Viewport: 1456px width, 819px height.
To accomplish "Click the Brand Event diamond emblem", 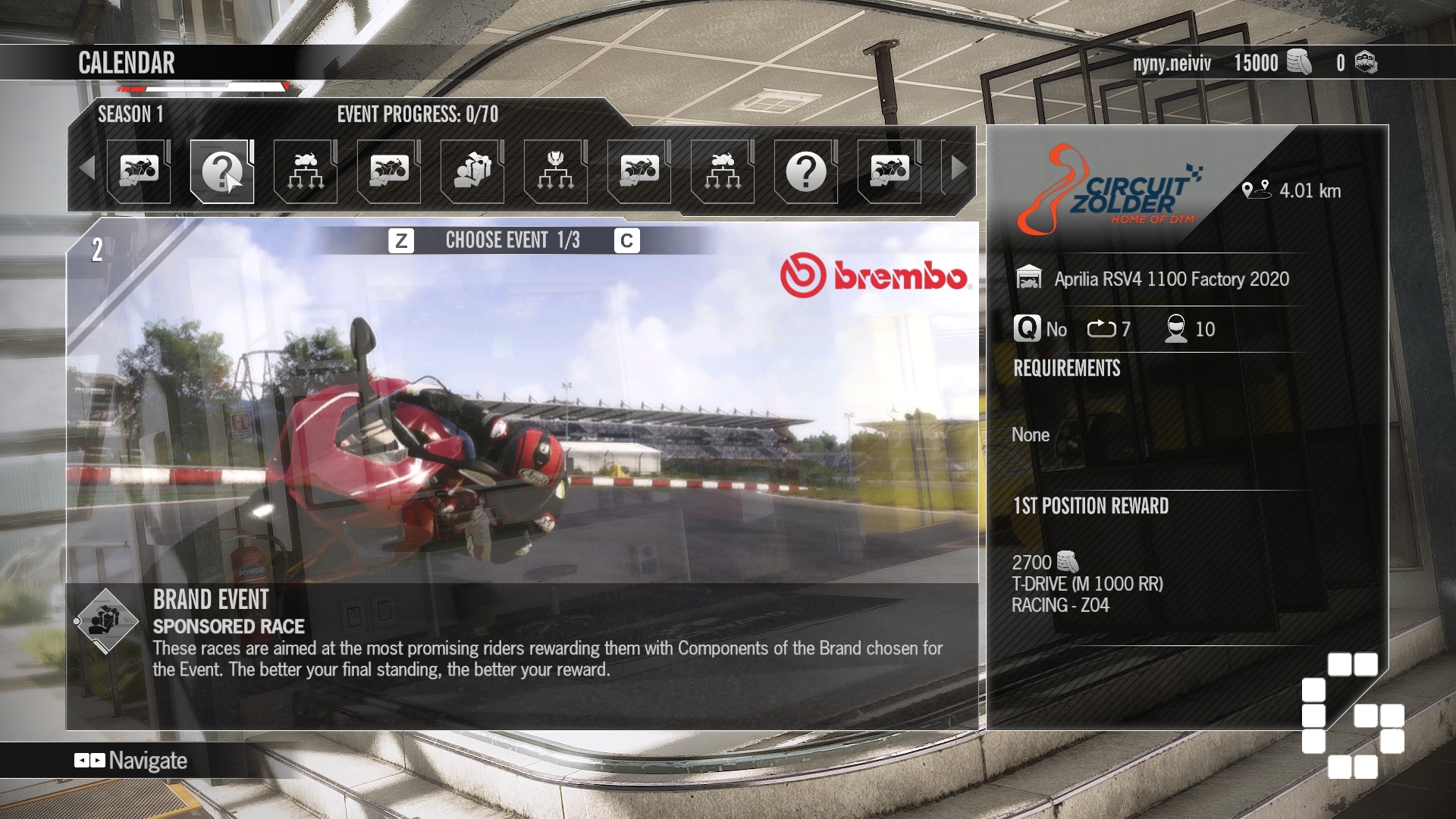I will coord(107,622).
